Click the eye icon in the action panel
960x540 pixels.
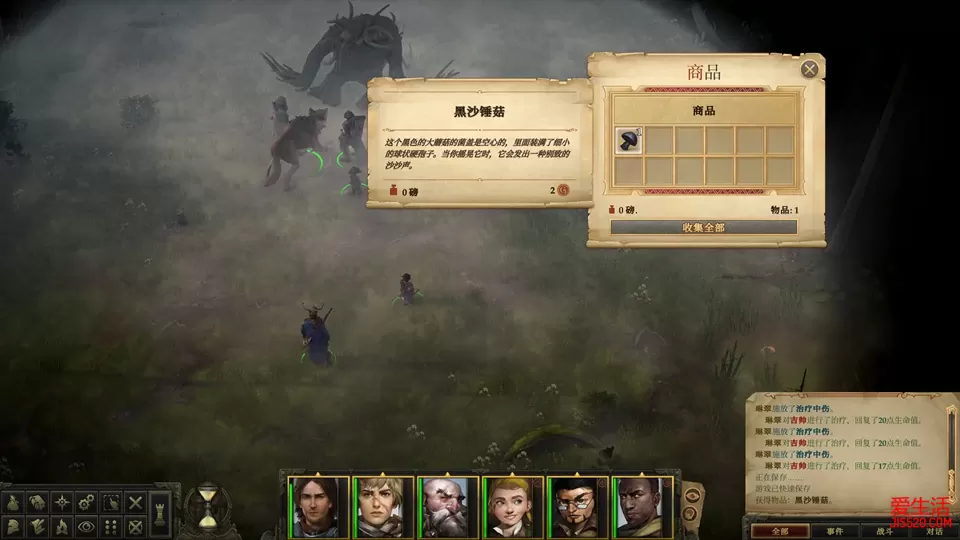(87, 526)
